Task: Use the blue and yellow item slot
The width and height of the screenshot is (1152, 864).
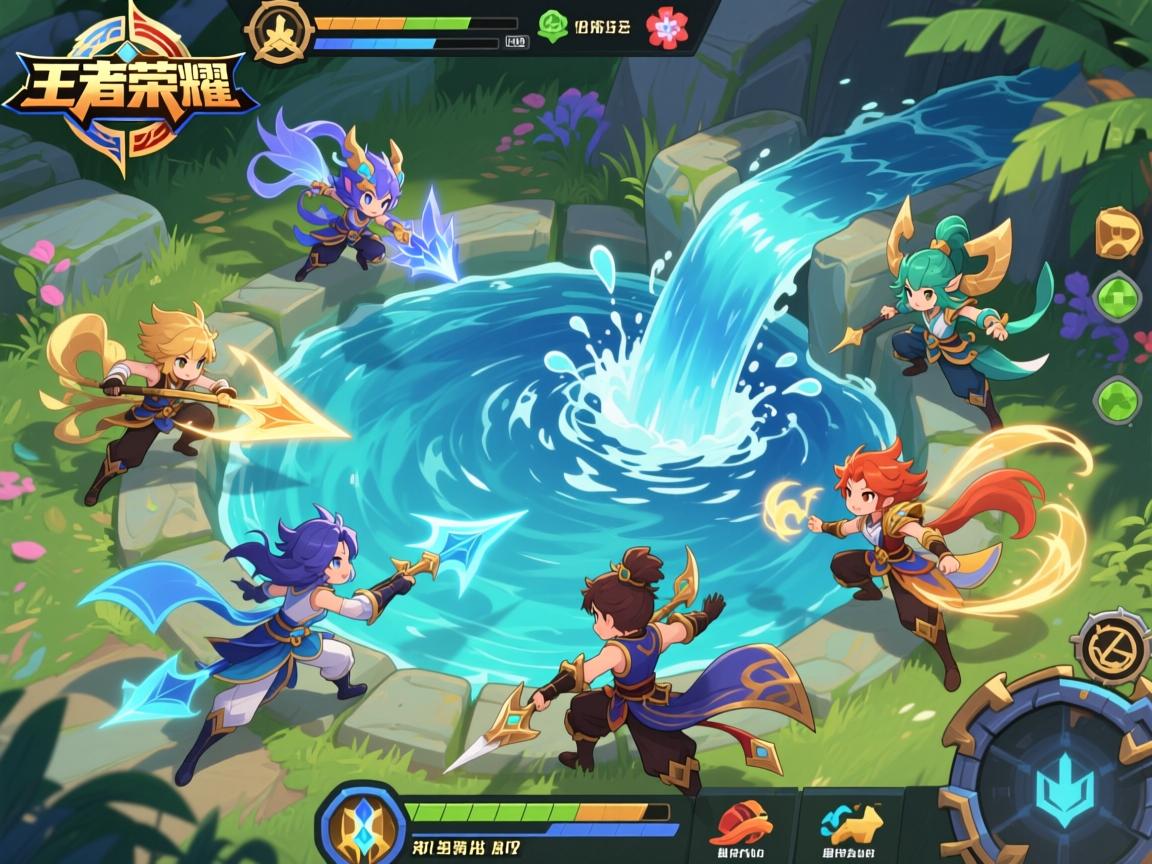Action: pyautogui.click(x=851, y=823)
